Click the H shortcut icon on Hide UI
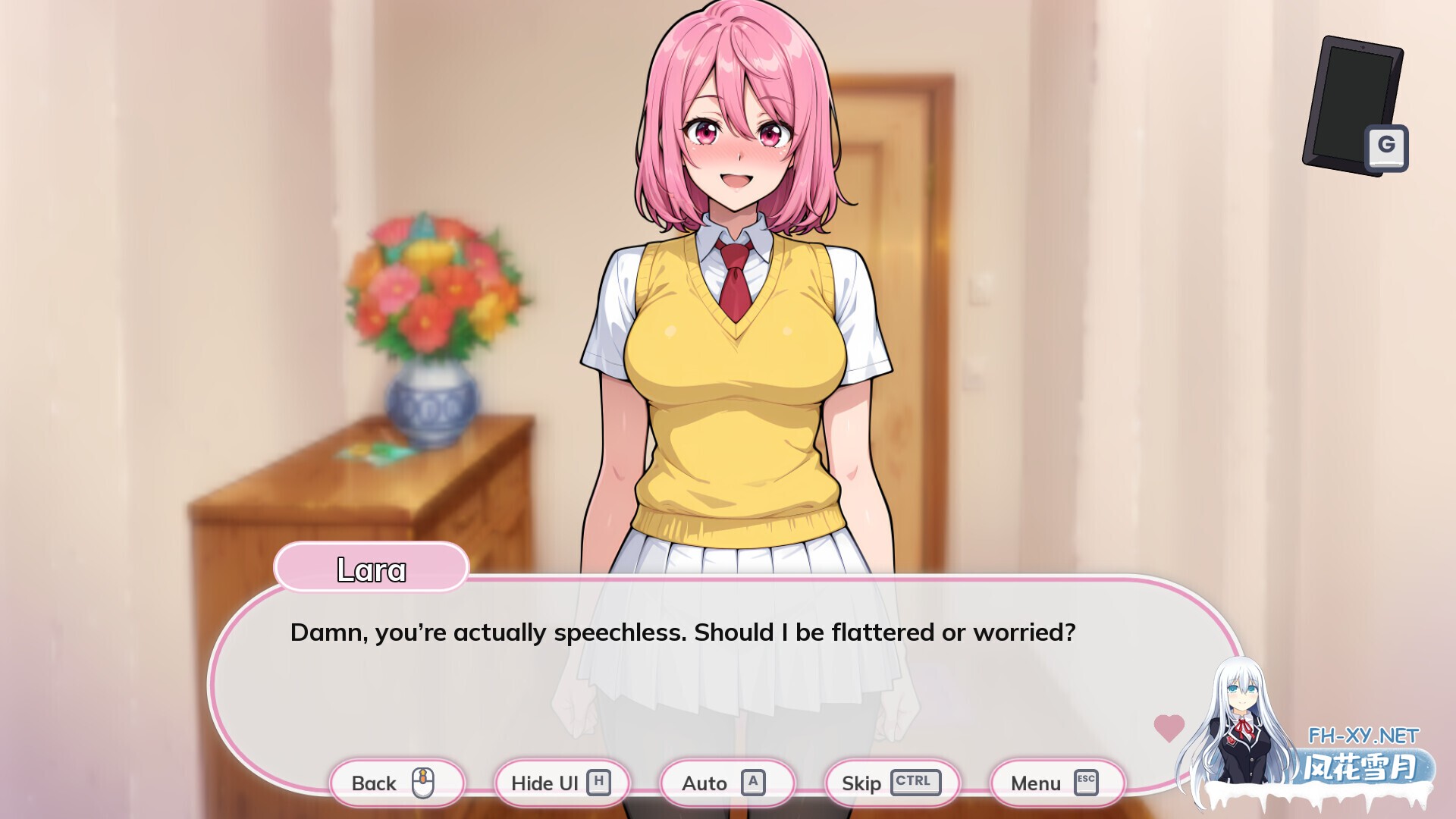1456x819 pixels. [x=599, y=783]
